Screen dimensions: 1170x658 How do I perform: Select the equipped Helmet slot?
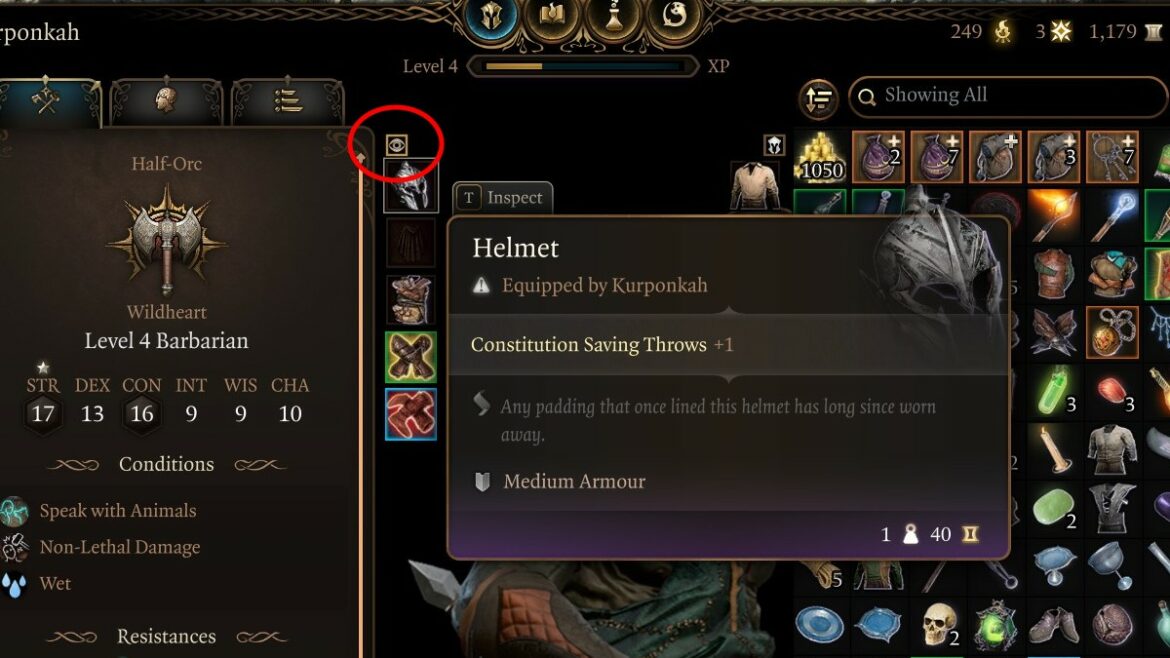411,186
